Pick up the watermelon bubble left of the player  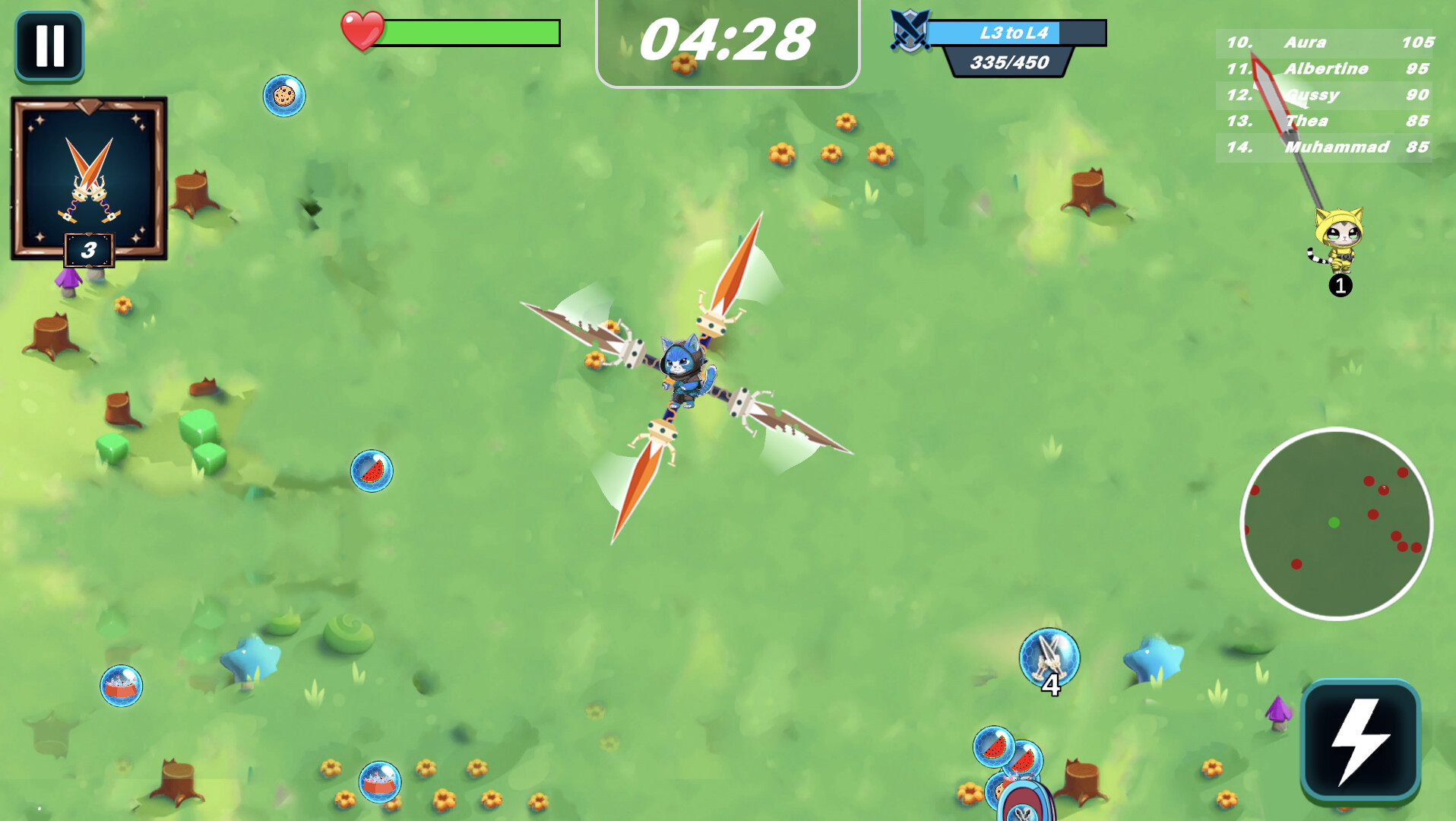coord(372,471)
